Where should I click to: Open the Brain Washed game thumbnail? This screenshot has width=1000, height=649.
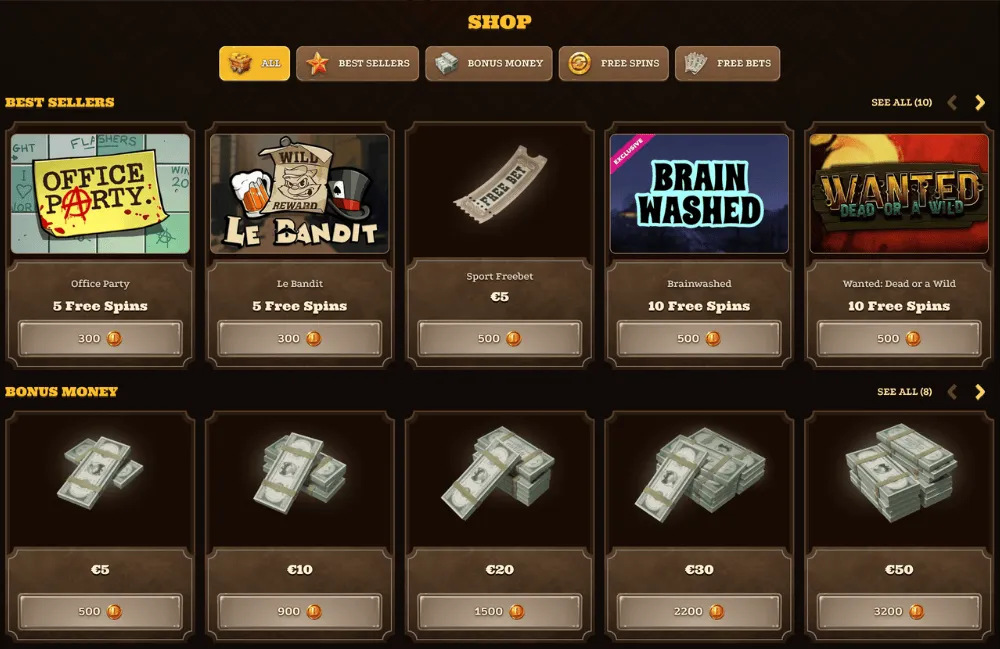coord(699,194)
